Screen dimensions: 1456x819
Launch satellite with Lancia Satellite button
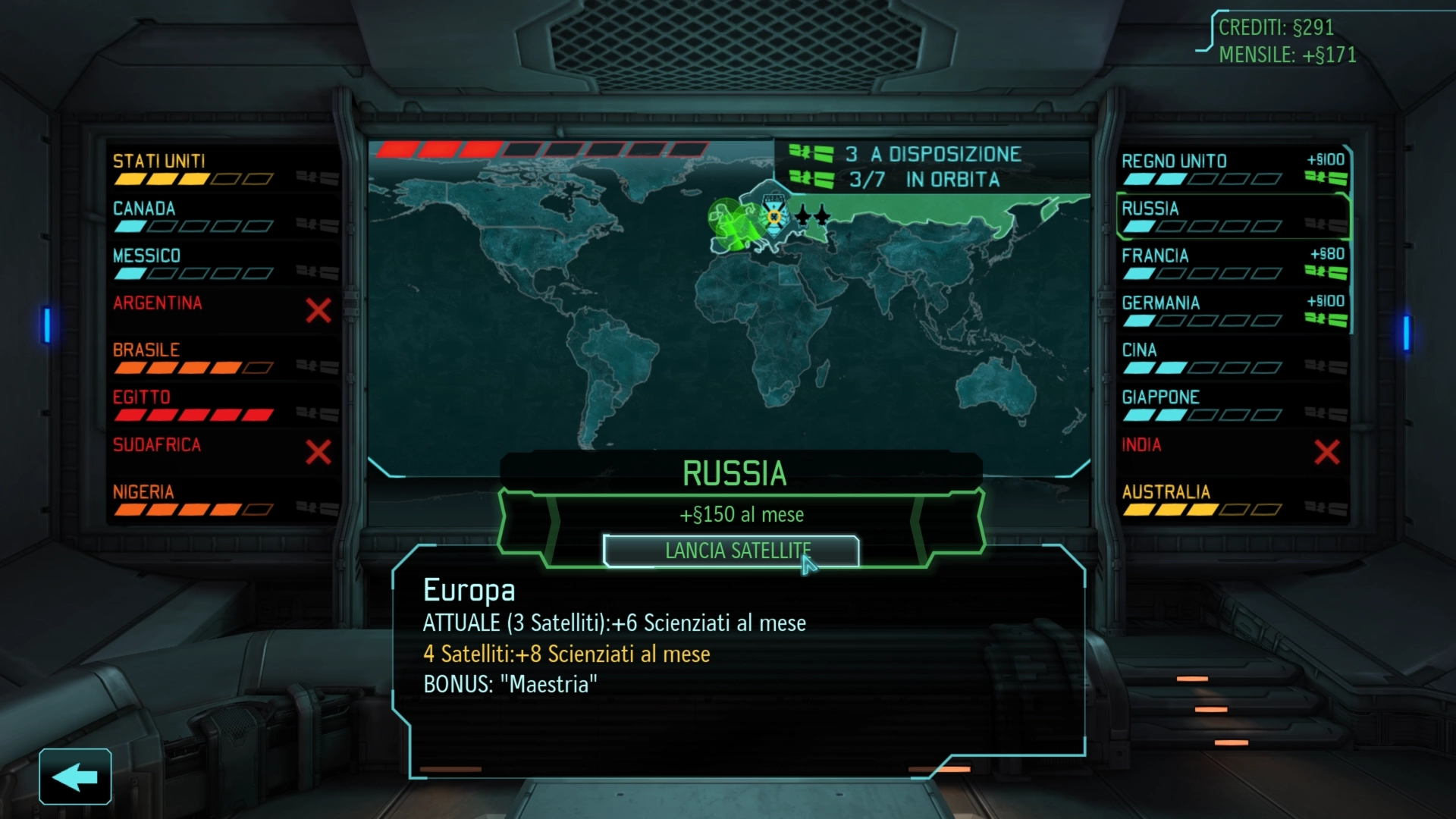tap(730, 551)
